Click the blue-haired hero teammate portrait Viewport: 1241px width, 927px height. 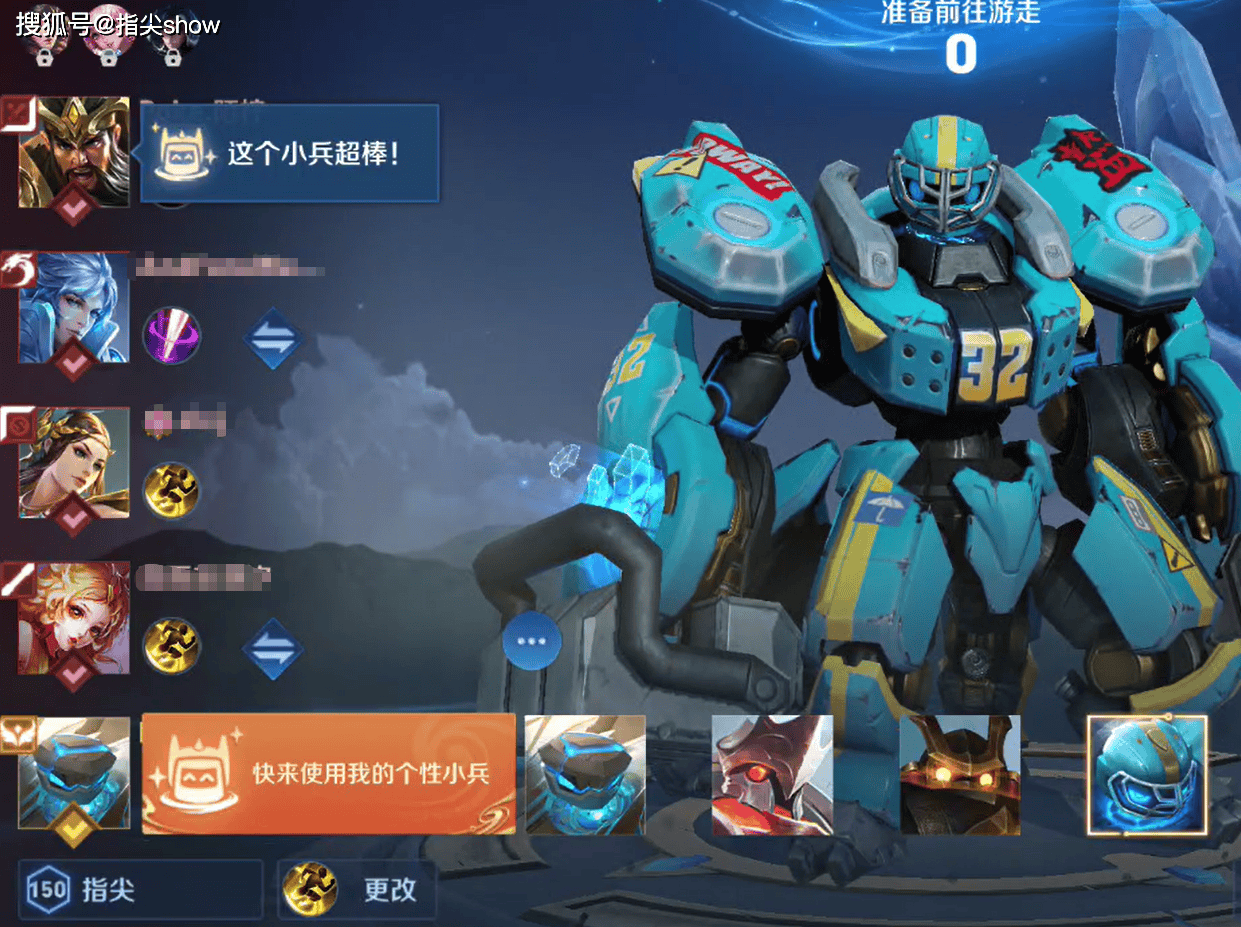pos(73,307)
